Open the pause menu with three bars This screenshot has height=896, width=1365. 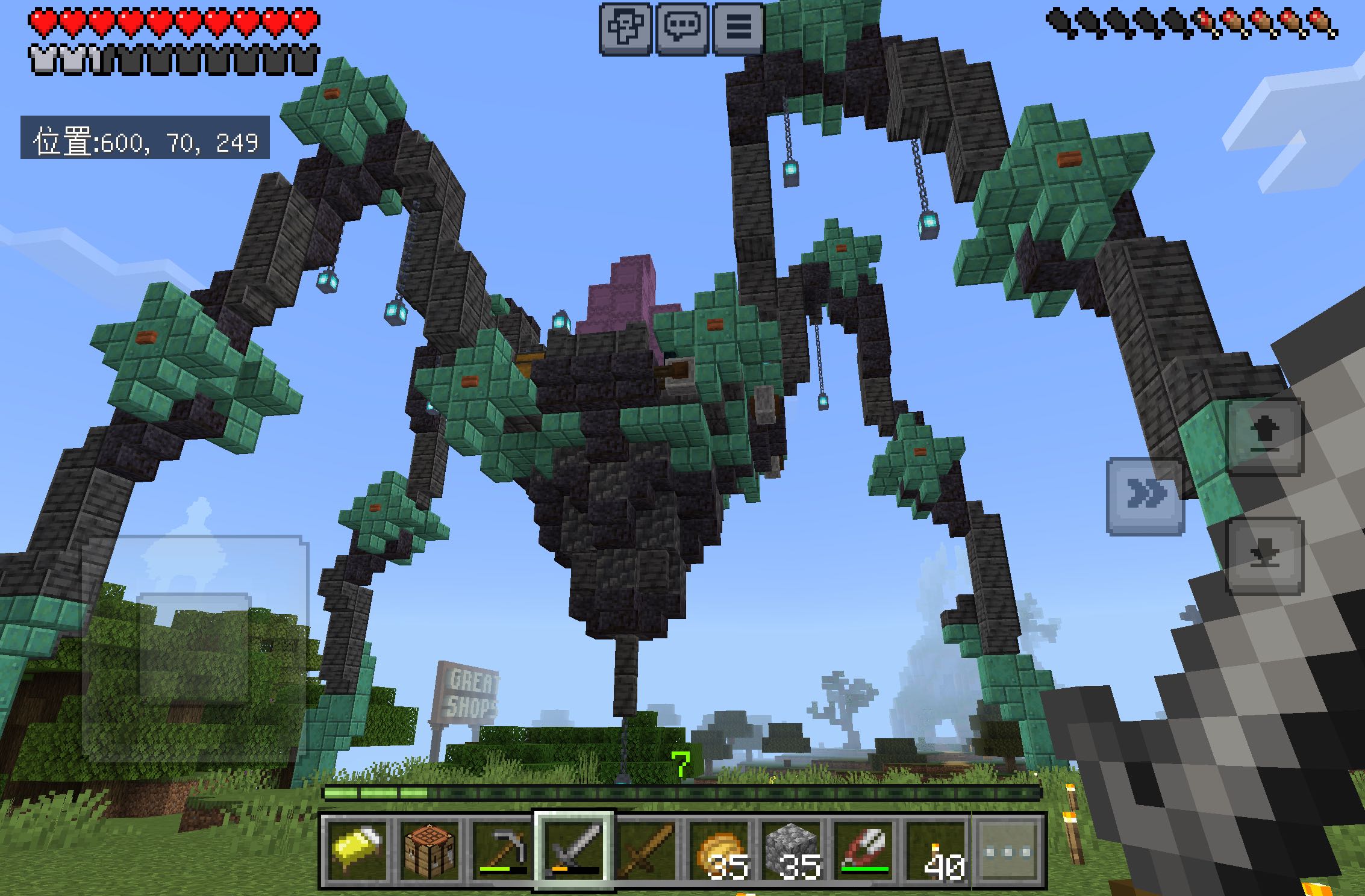coord(739,27)
